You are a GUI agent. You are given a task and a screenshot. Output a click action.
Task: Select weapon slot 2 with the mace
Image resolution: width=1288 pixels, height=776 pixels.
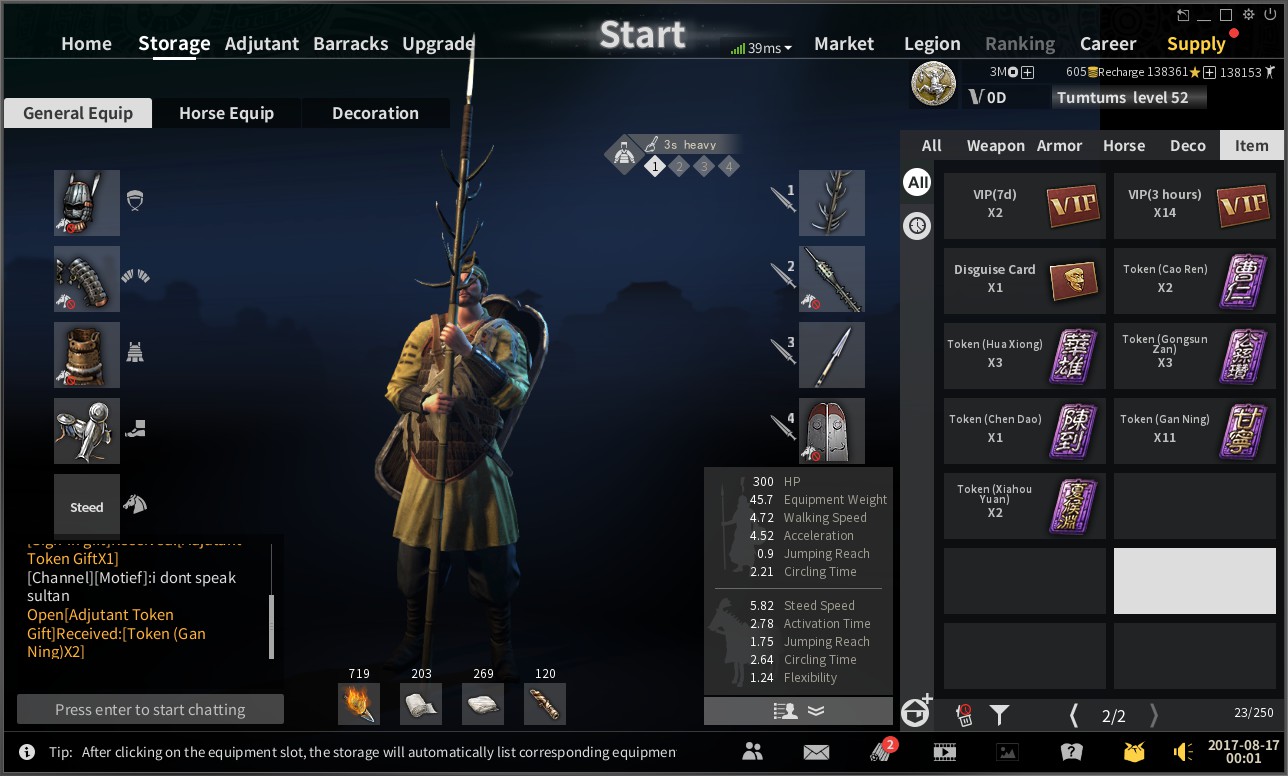click(832, 279)
